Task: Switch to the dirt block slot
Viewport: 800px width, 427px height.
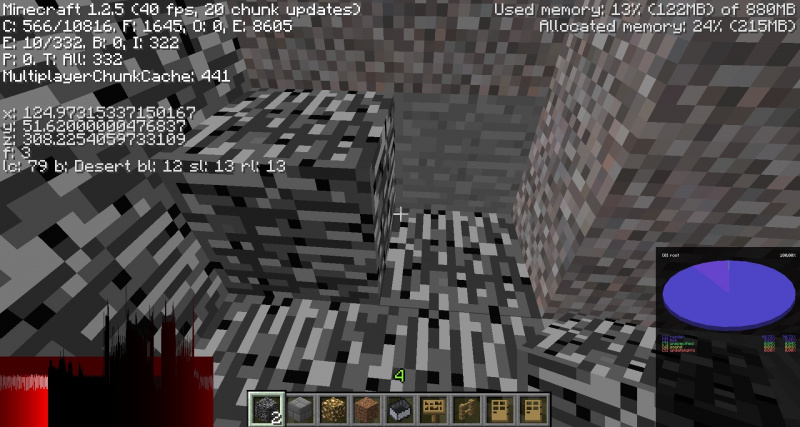Action: pos(369,408)
